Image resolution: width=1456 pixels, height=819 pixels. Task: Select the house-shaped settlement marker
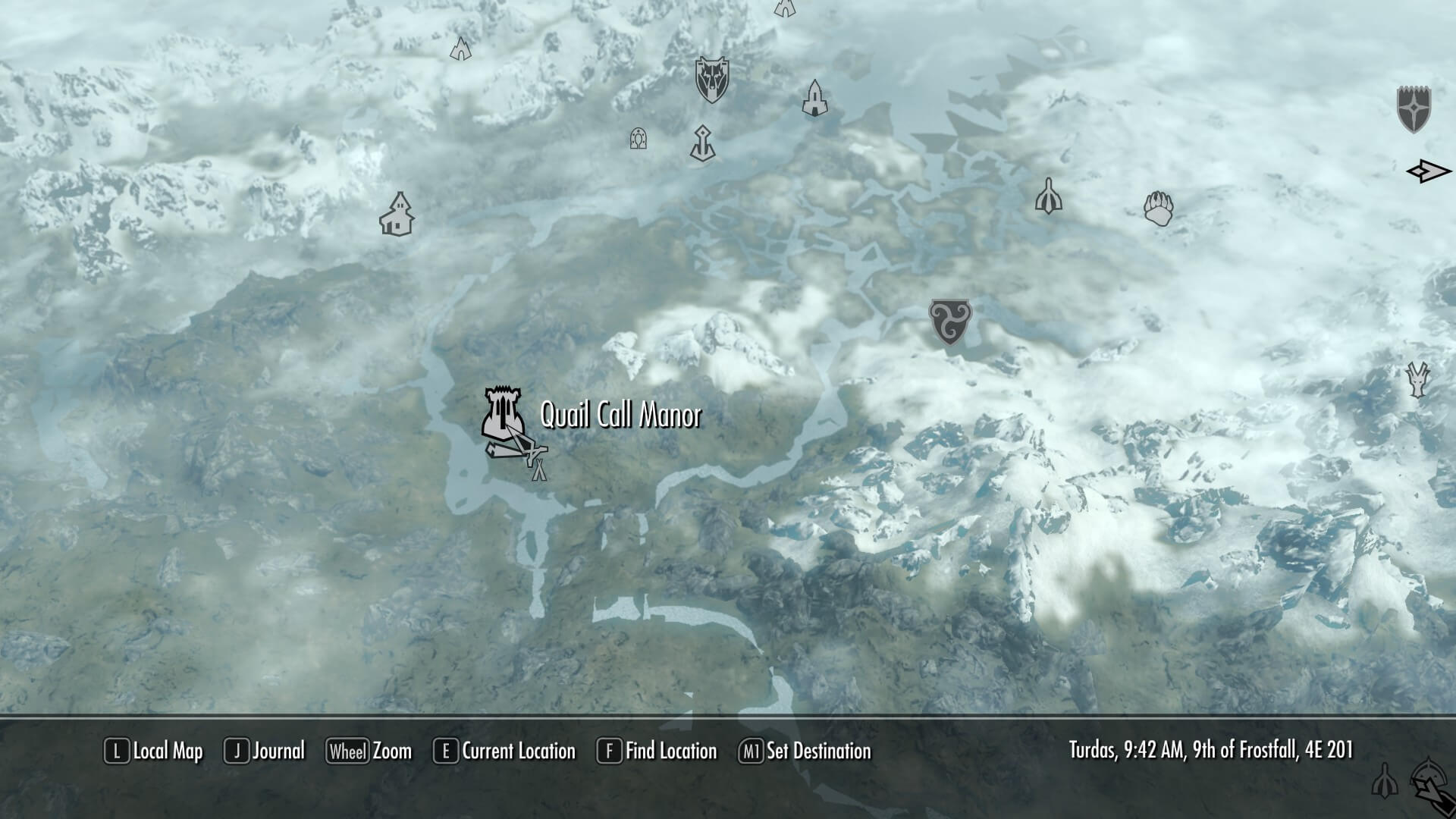click(x=397, y=215)
